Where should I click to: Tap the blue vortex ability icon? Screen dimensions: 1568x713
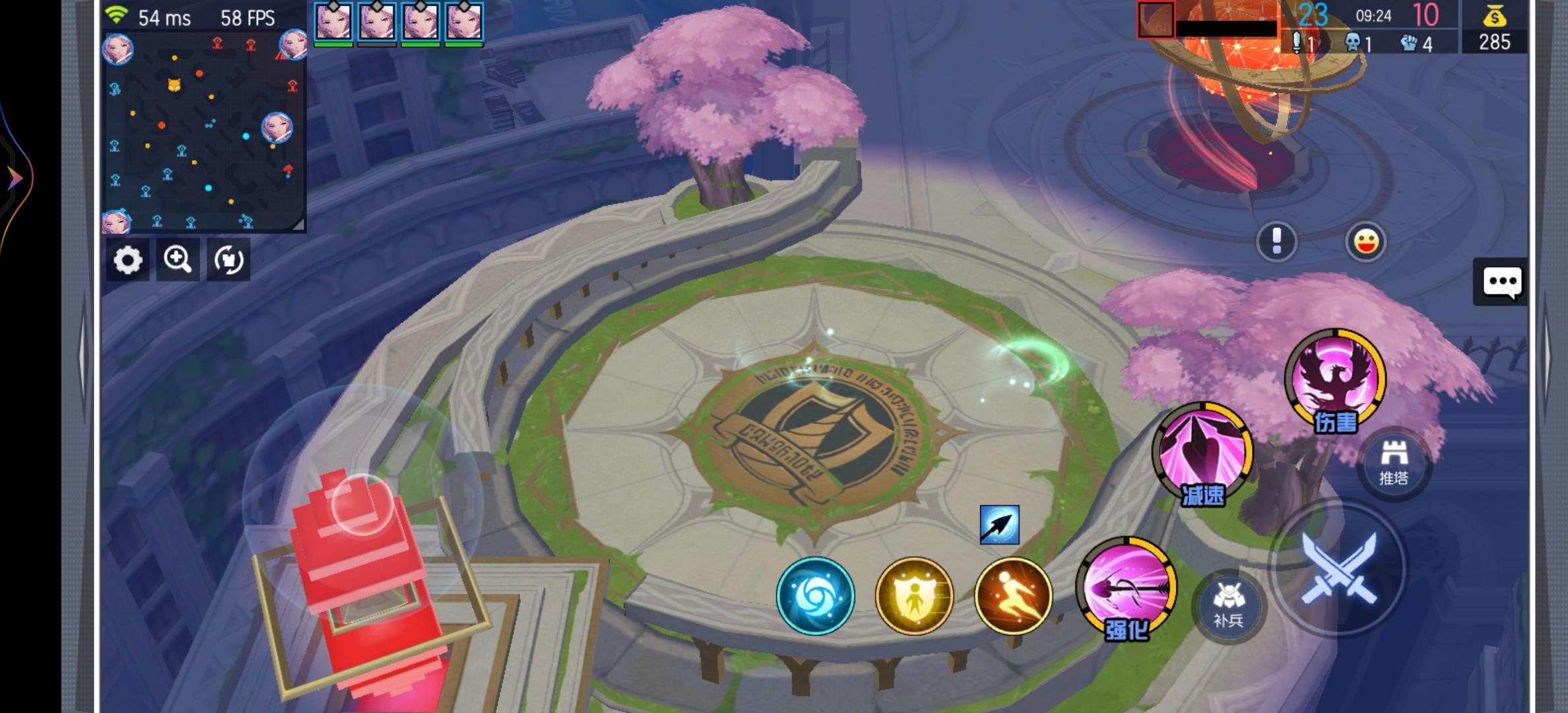pyautogui.click(x=816, y=596)
